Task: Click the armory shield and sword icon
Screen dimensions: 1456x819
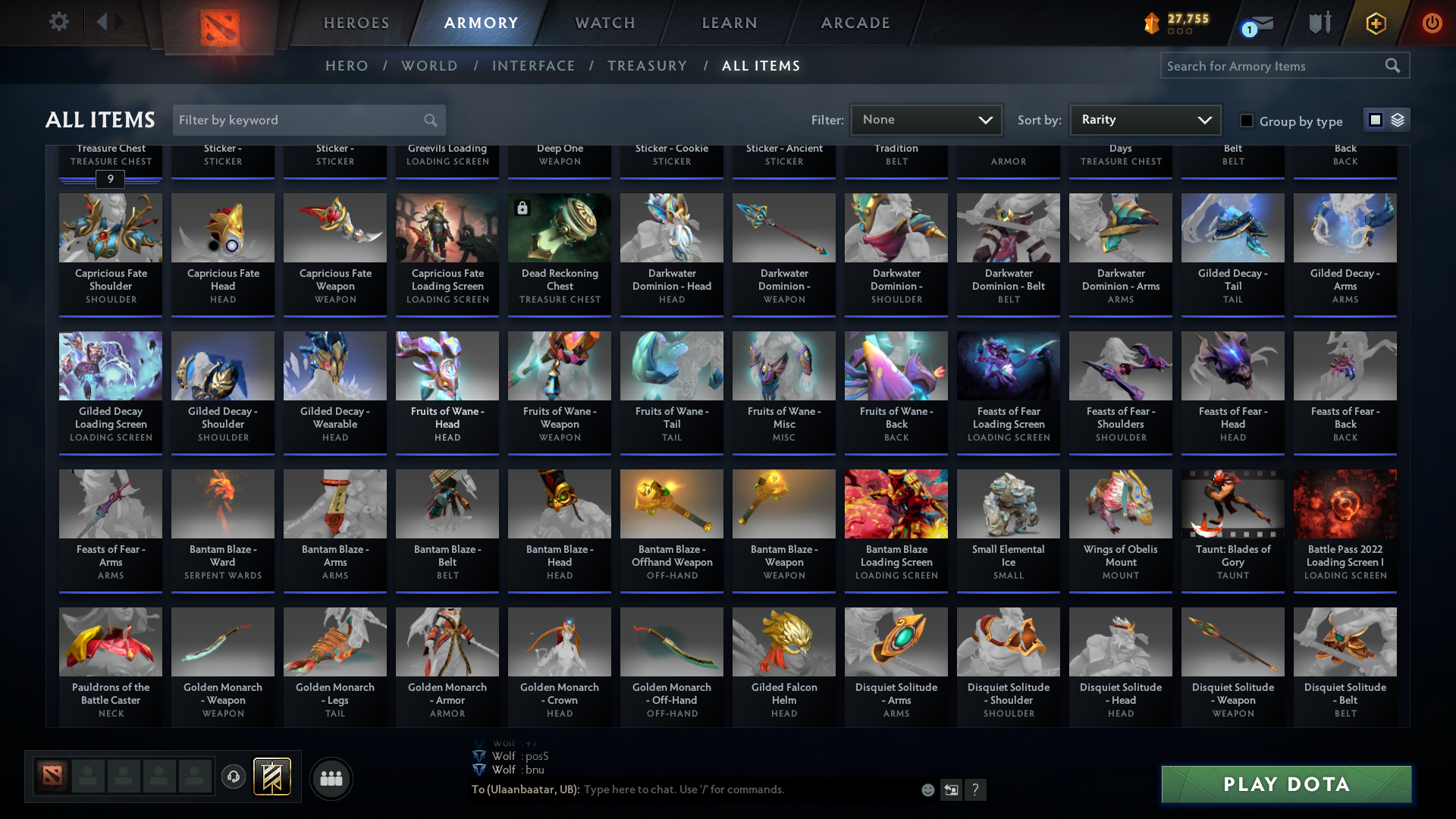Action: point(1319,23)
